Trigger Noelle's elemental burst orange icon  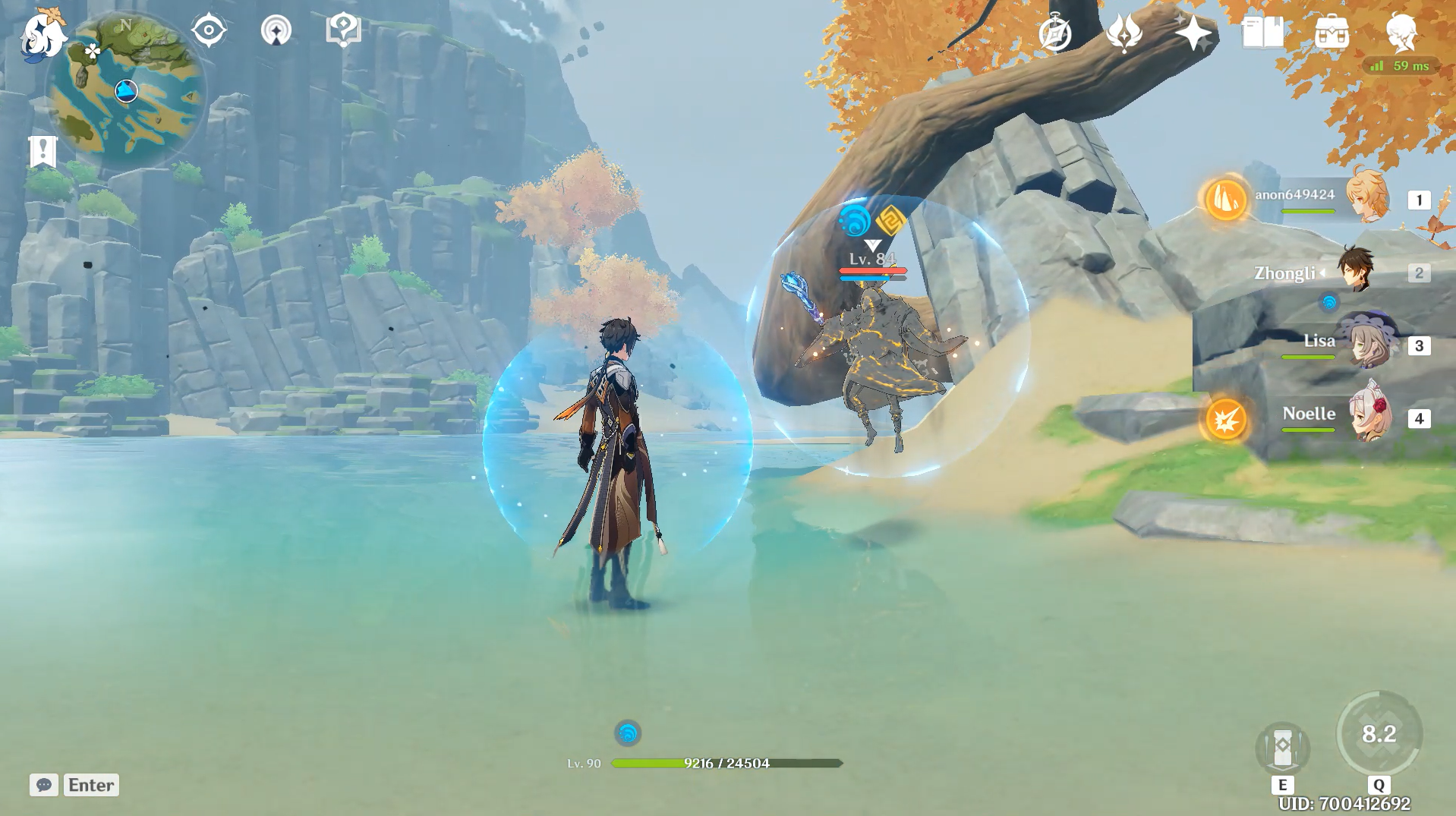click(x=1226, y=419)
